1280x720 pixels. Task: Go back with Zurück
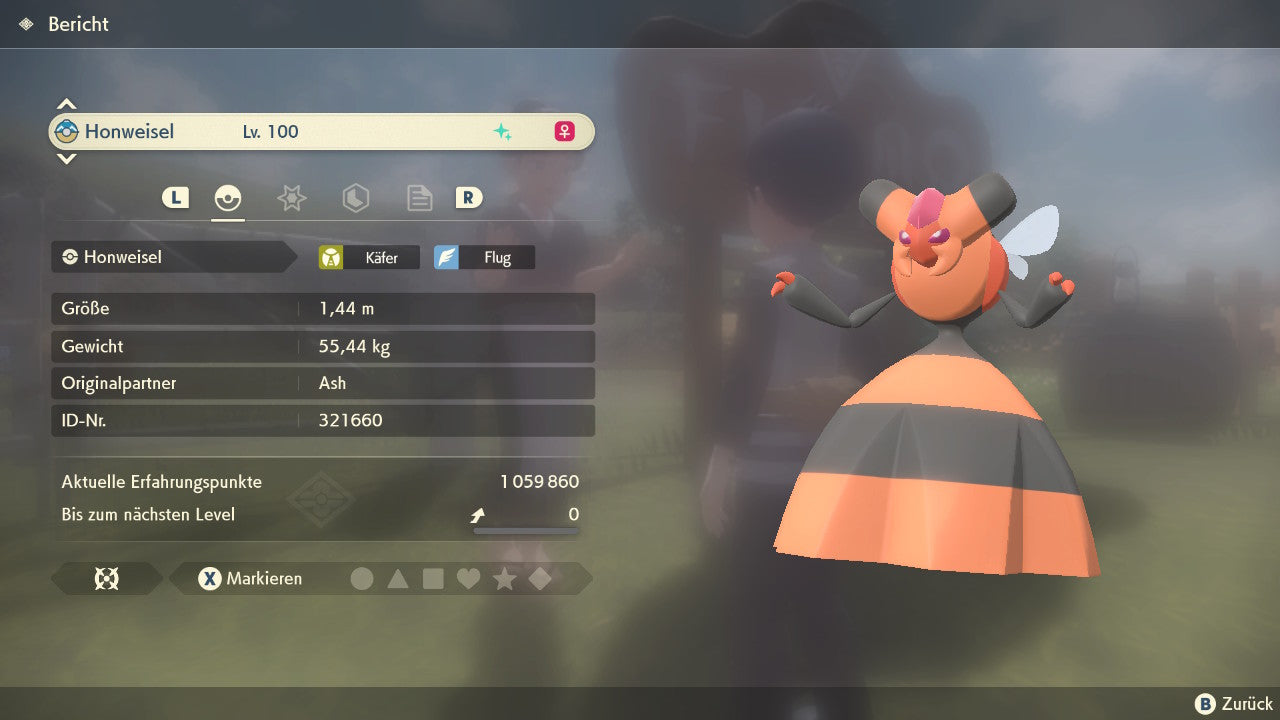1234,704
